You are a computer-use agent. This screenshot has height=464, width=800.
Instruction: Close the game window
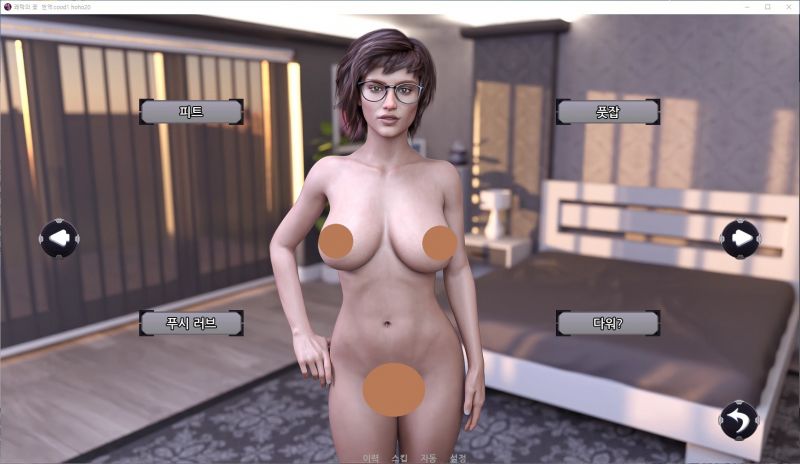pos(787,6)
